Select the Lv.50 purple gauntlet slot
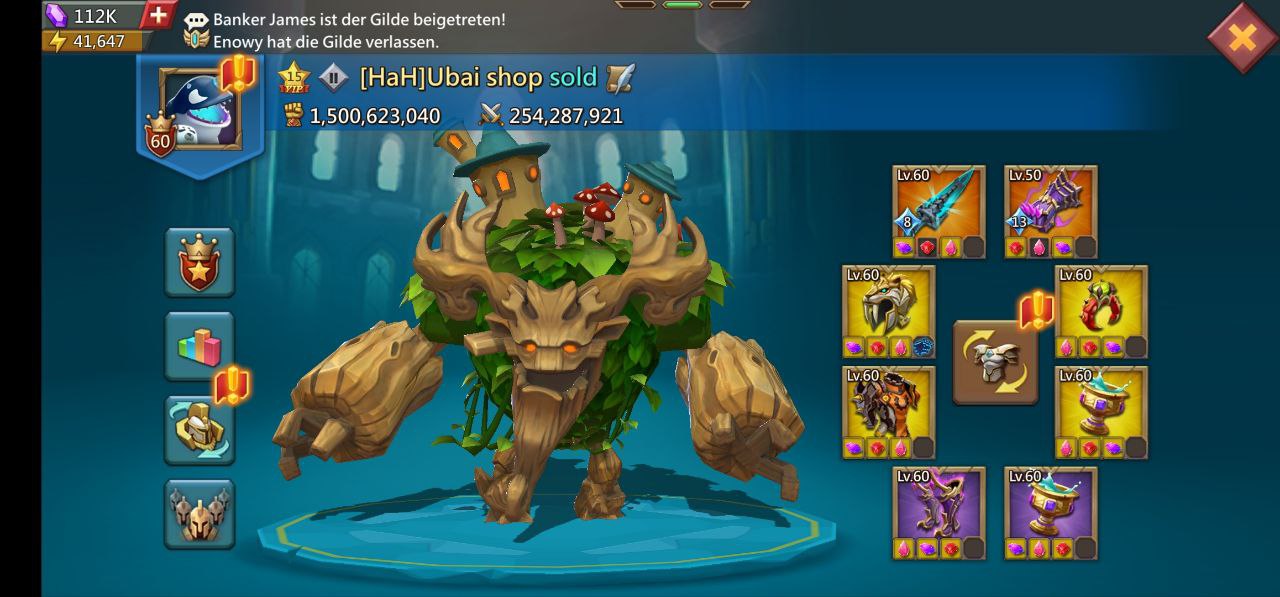1280x597 pixels. [1051, 211]
